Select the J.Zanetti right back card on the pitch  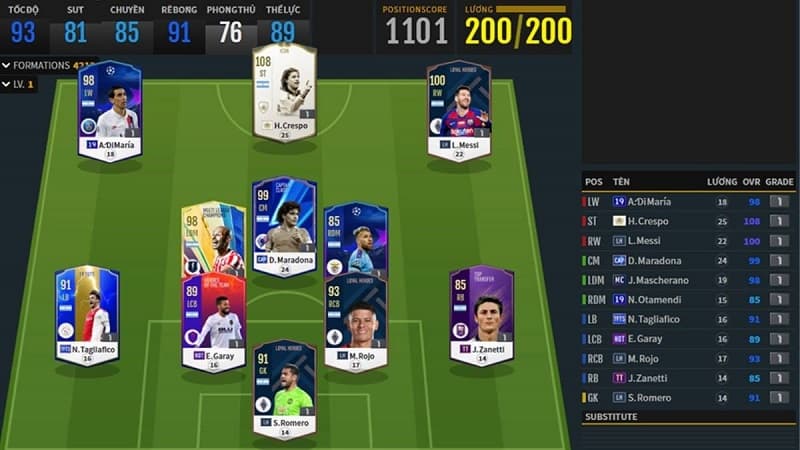point(481,313)
